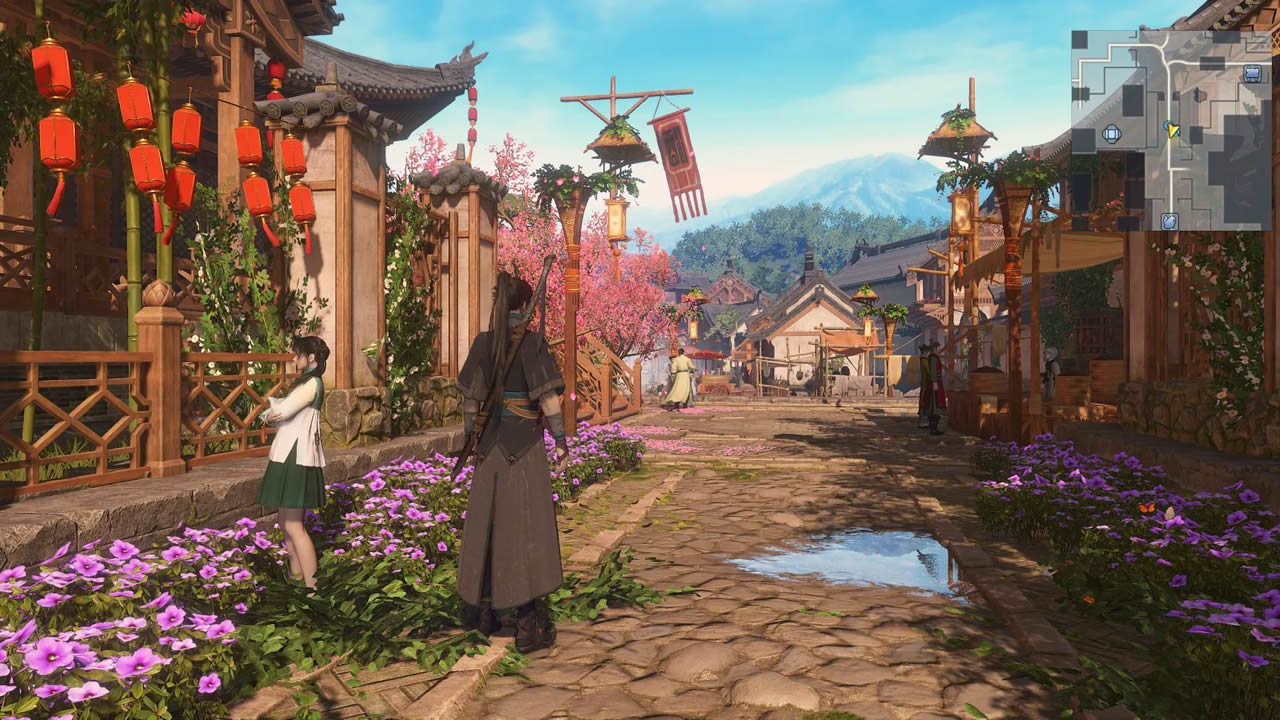Viewport: 1280px width, 720px height.
Task: Click the yellow player arrow on the minimap
Action: (x=1174, y=130)
